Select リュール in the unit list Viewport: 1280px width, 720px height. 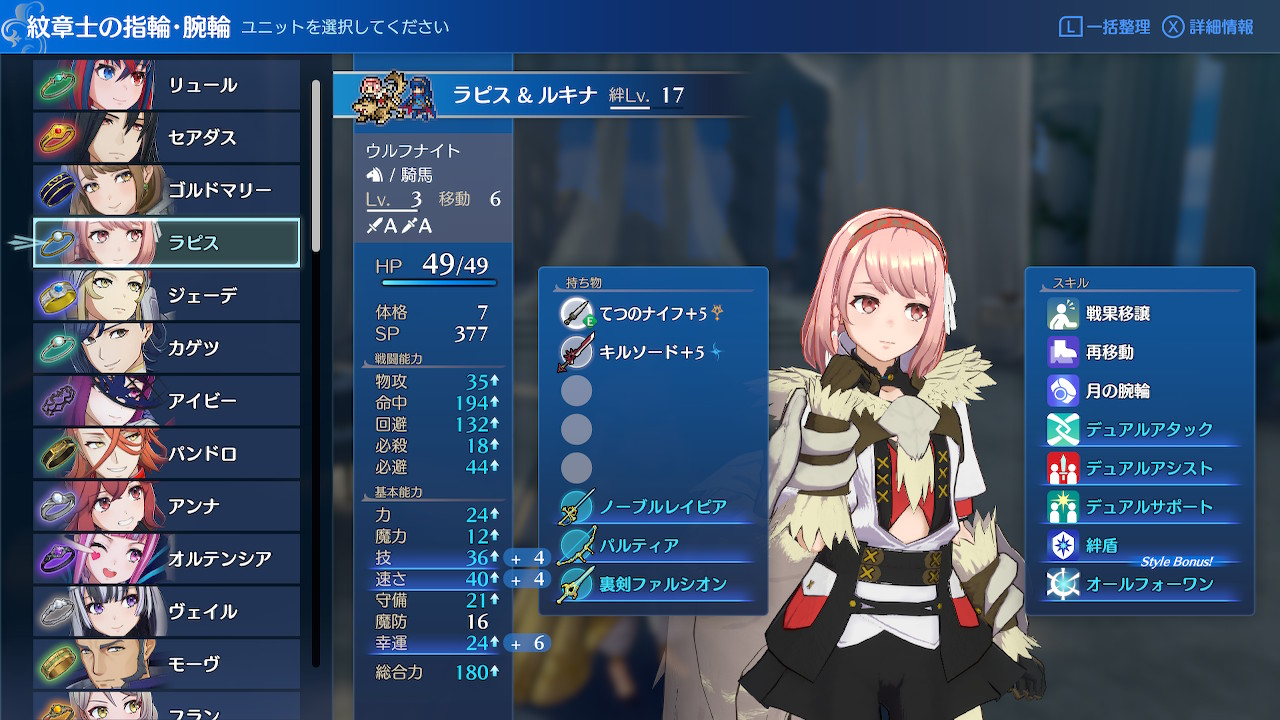167,85
